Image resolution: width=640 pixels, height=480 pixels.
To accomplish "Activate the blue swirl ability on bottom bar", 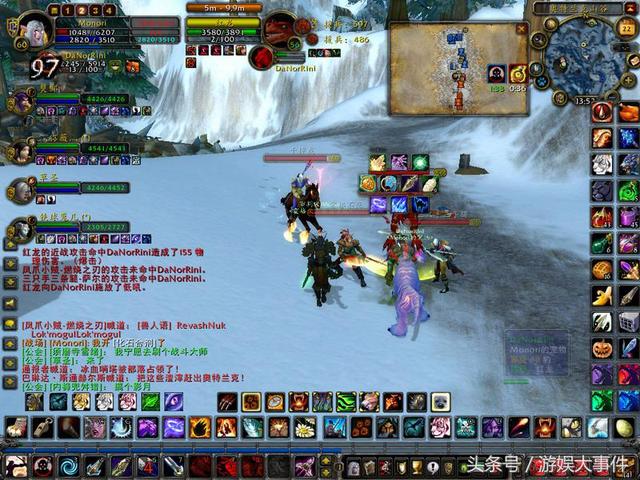I will click(x=69, y=466).
